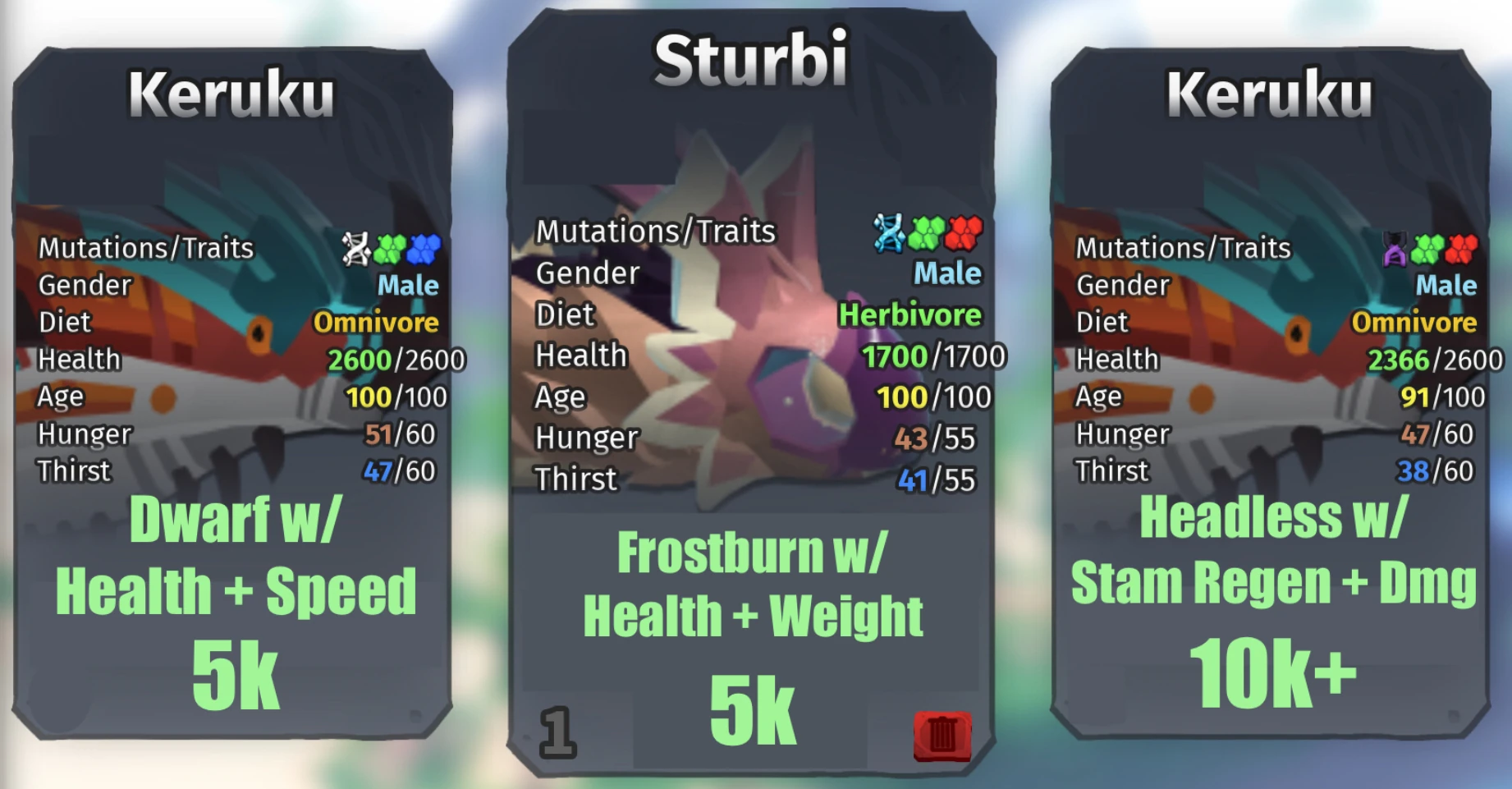Image resolution: width=1512 pixels, height=789 pixels.
Task: Expand right Keruku's Mutations/Traits details
Action: pos(1184,247)
